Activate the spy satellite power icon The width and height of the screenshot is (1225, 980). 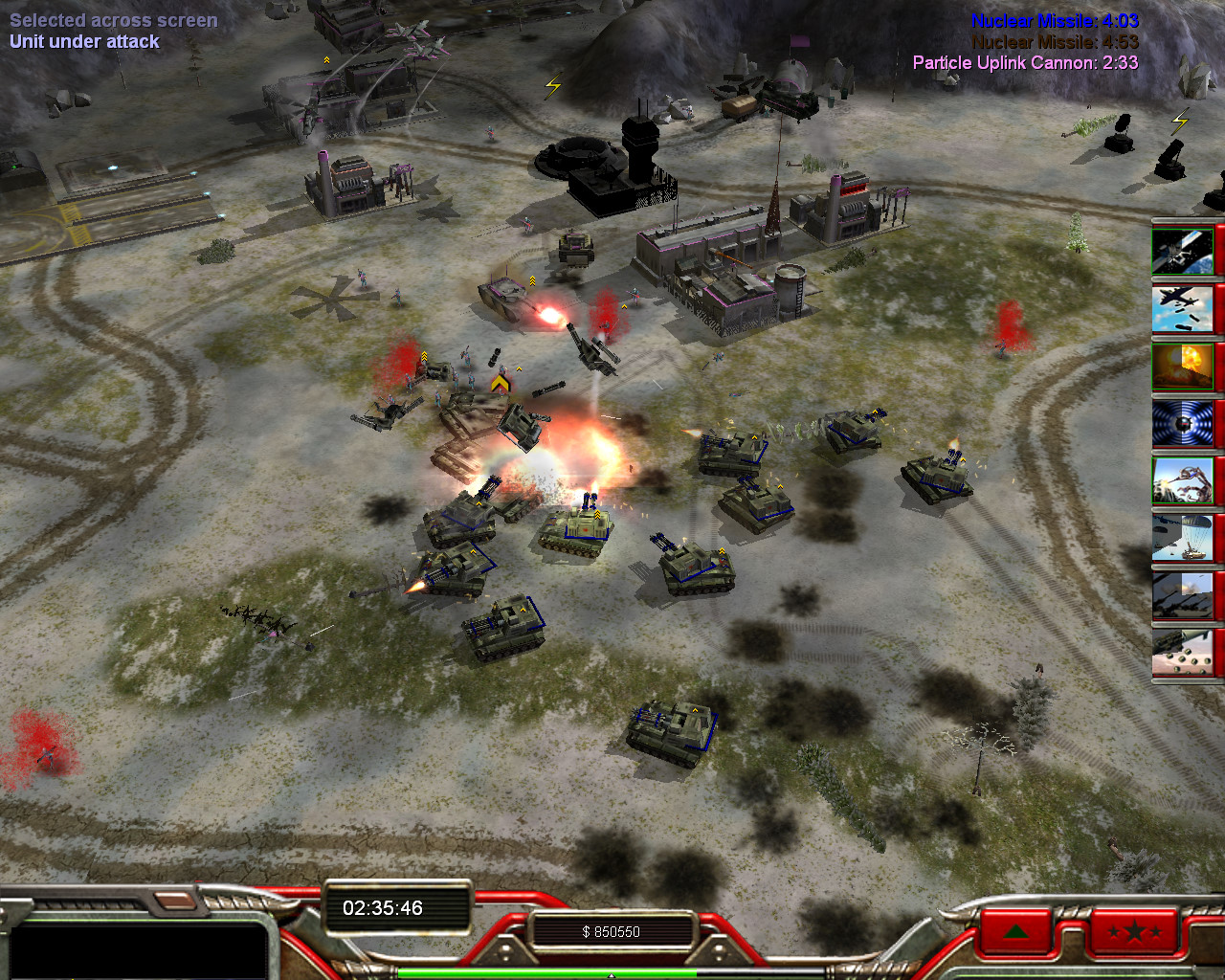click(x=1183, y=252)
